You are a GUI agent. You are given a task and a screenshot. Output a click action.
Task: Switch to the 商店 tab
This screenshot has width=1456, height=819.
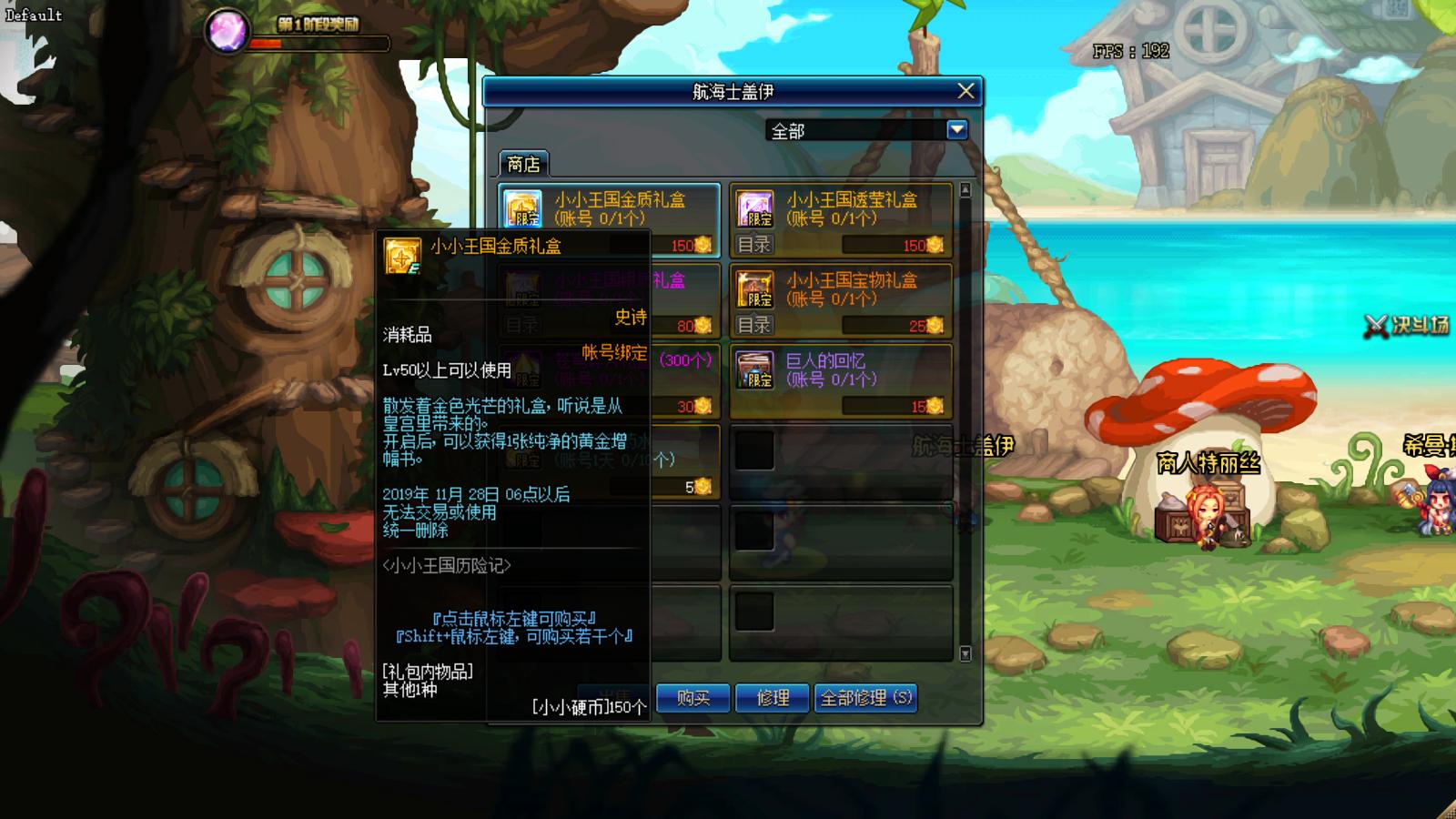(x=526, y=163)
